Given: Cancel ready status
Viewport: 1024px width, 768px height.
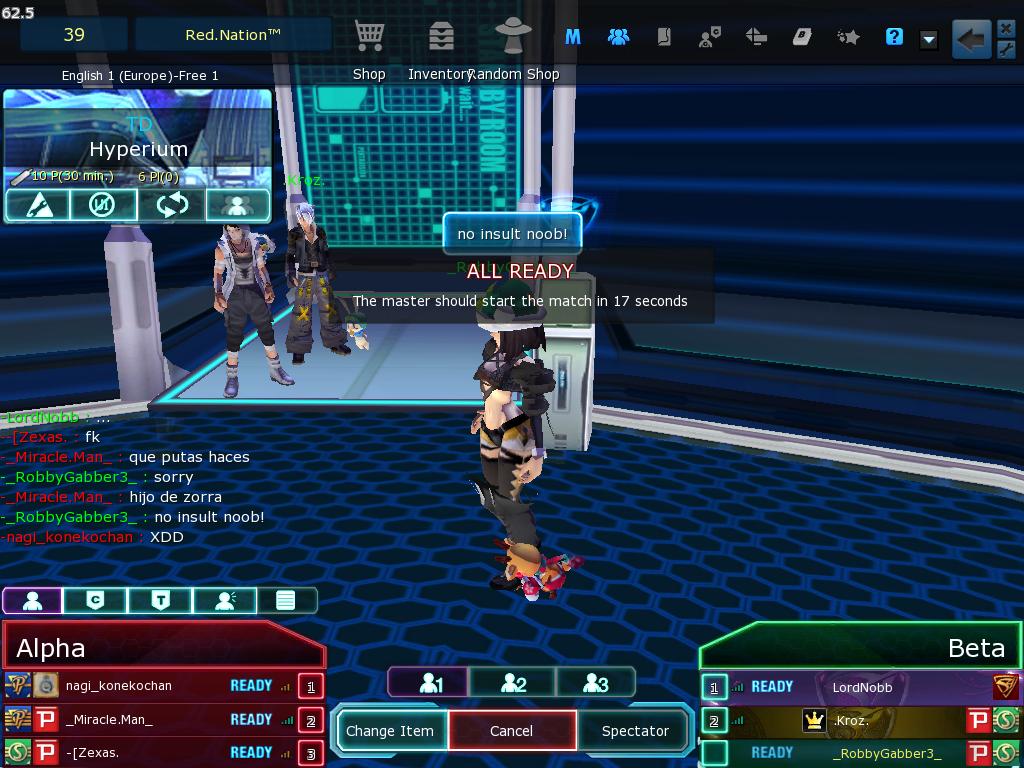Looking at the screenshot, I should (511, 731).
